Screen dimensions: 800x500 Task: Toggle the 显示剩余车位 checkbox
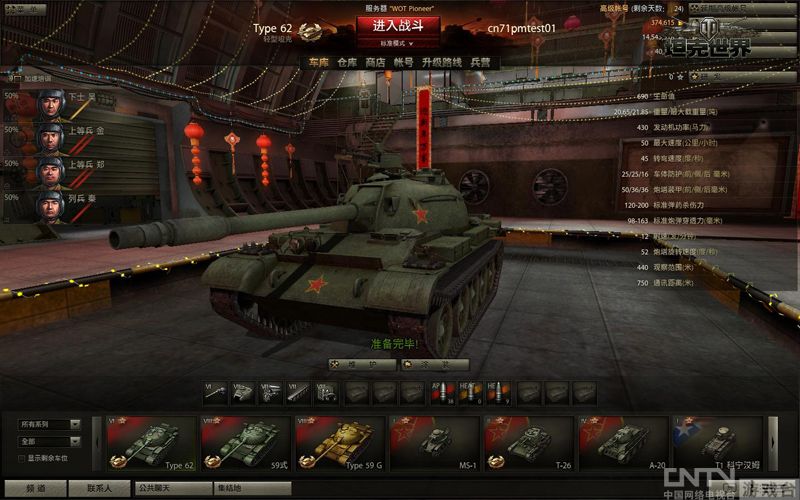coord(22,458)
